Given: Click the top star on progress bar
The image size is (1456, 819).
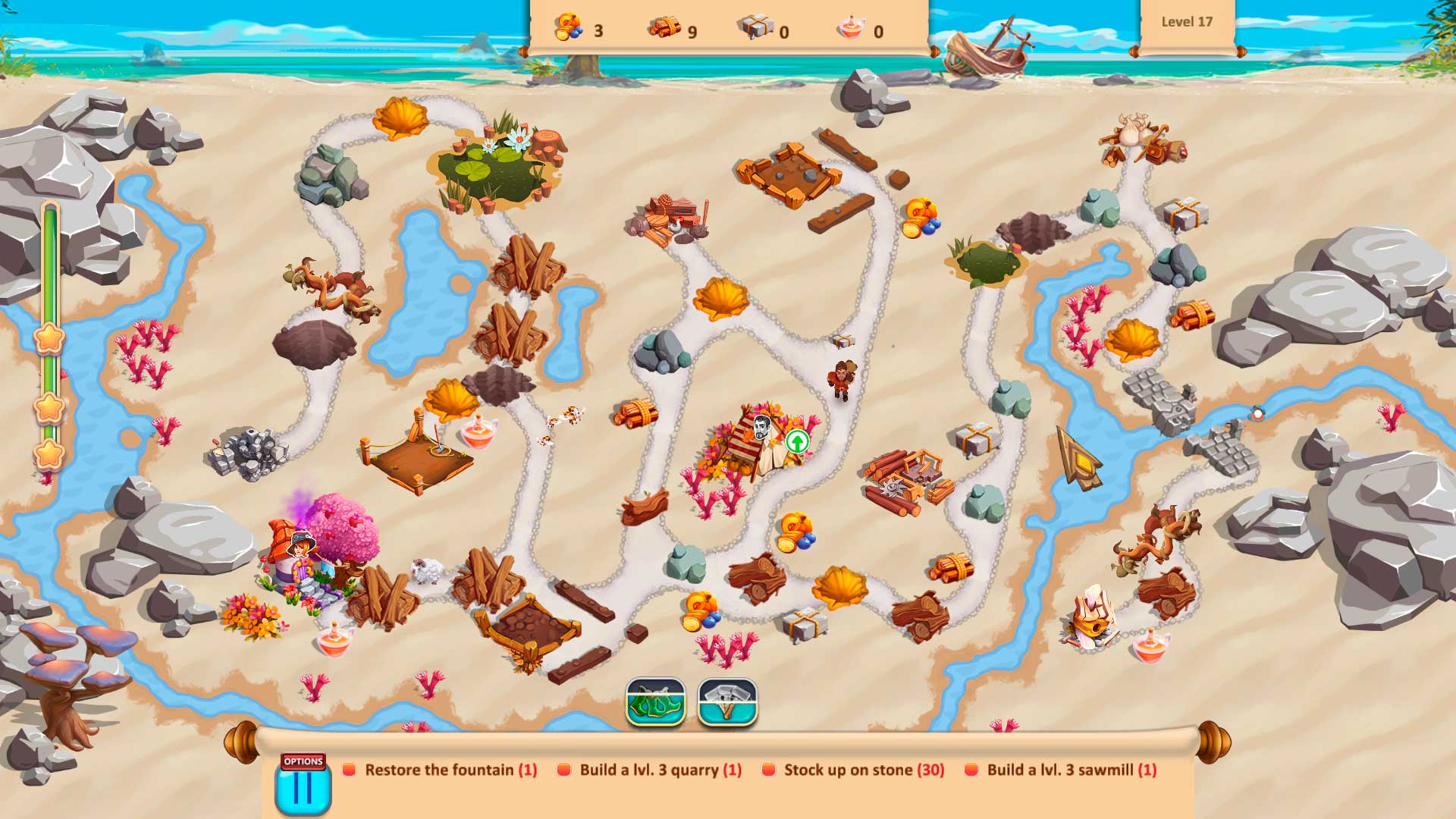Looking at the screenshot, I should tap(49, 340).
